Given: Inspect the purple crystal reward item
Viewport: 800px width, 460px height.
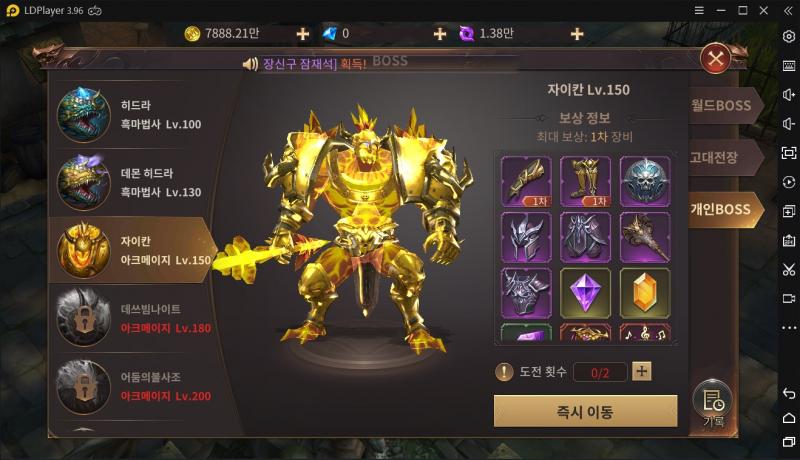Looking at the screenshot, I should click(586, 293).
